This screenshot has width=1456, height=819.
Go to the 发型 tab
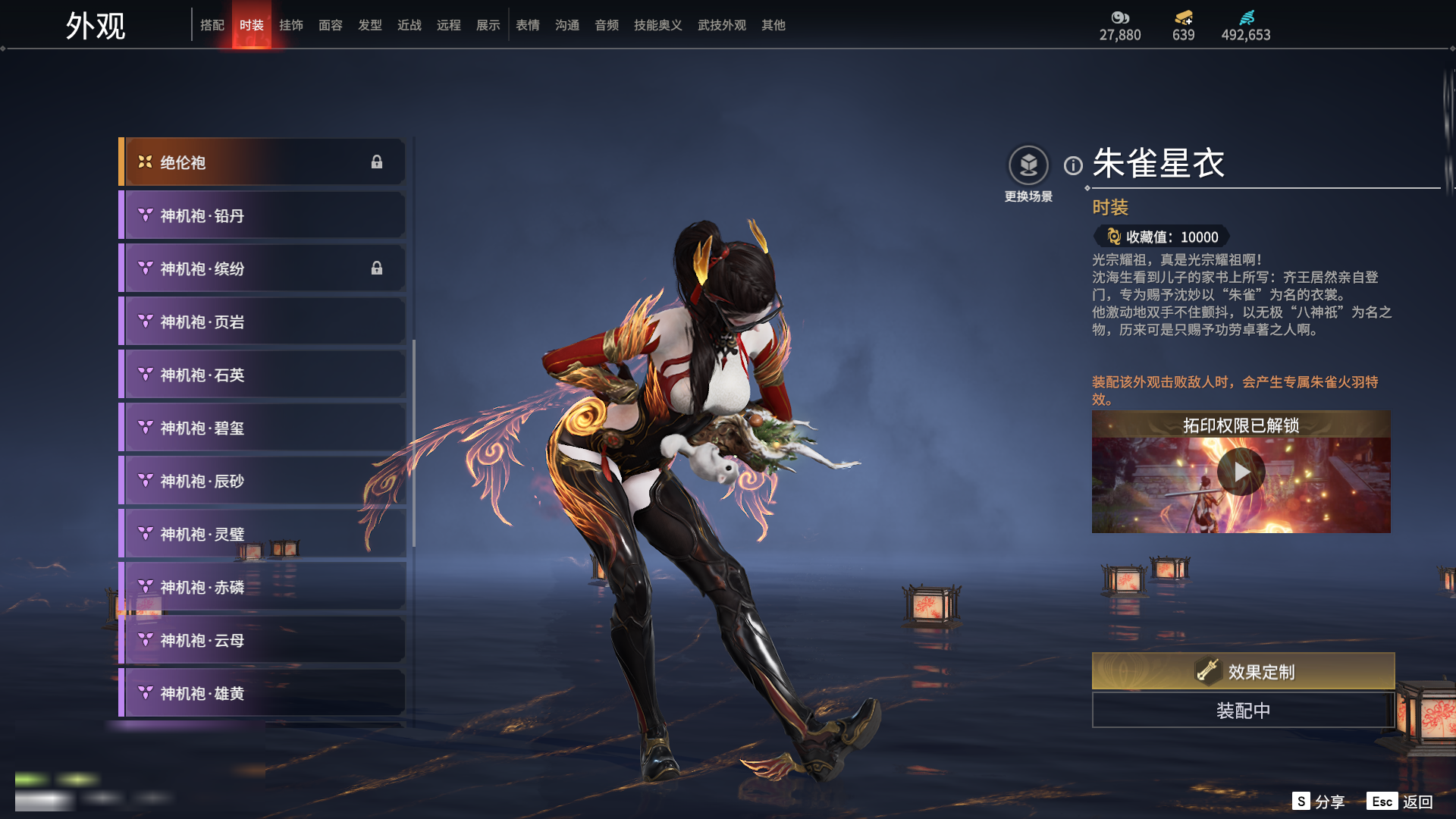(370, 25)
